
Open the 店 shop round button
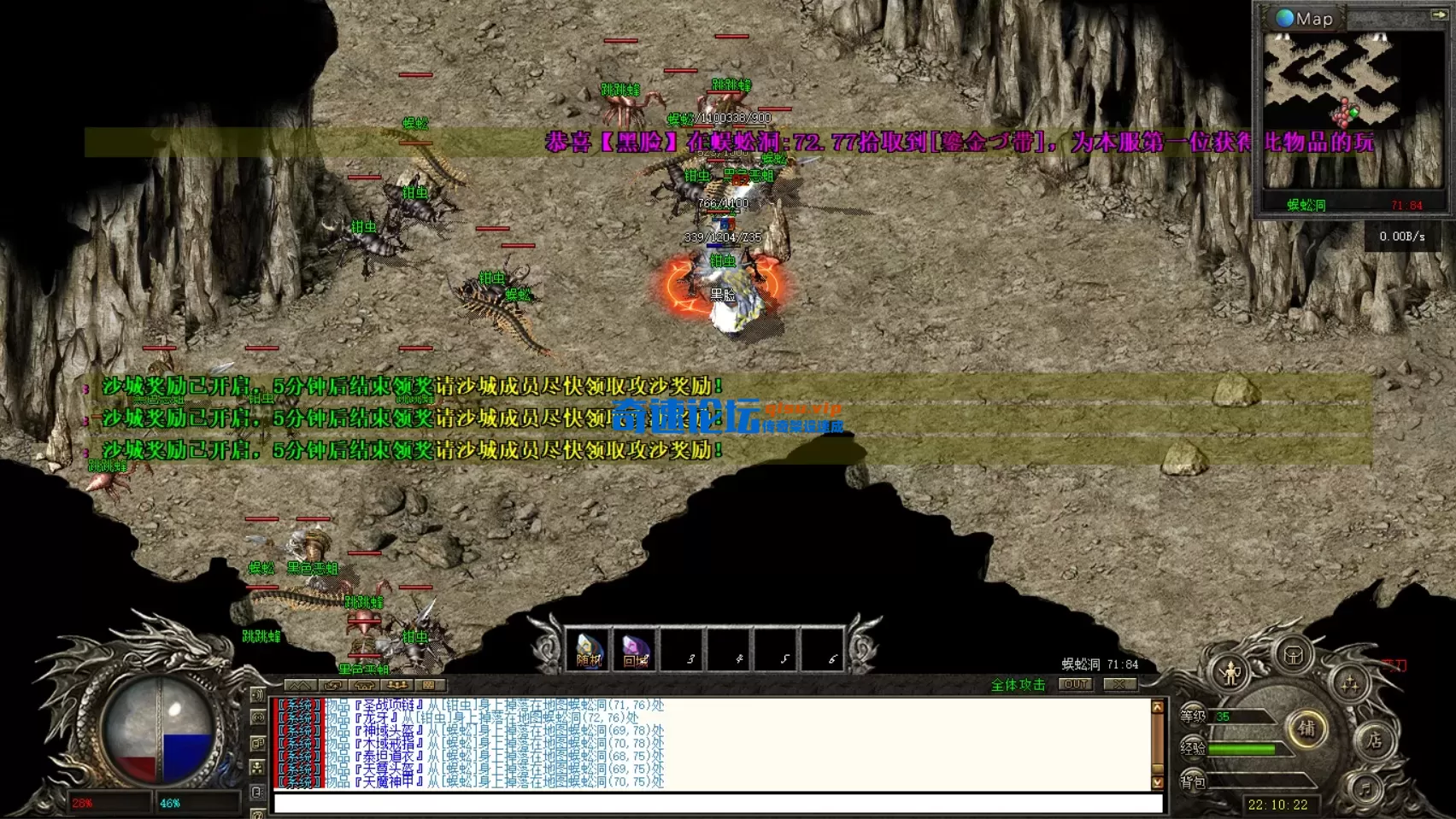[x=1374, y=740]
